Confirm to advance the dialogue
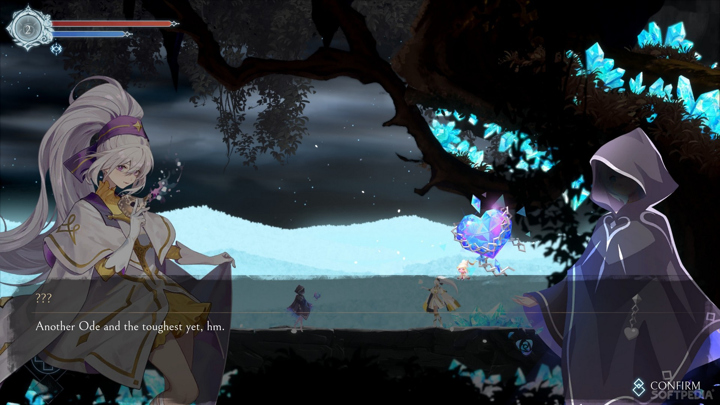720x405 pixels. (x=666, y=386)
